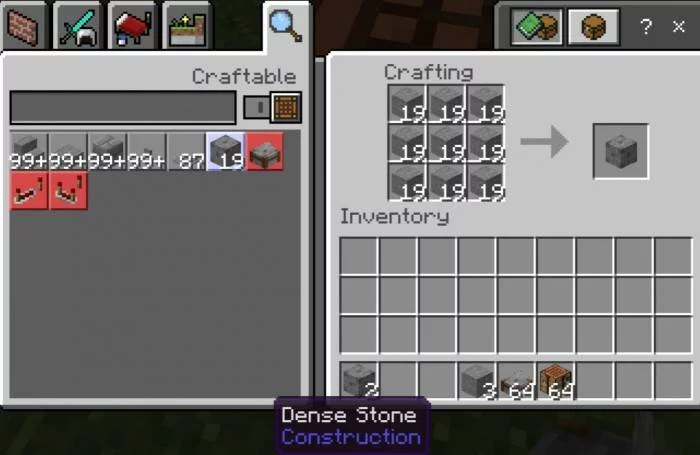Open the recipe book layout with green book
Screen dimensions: 700x455
coord(537,27)
